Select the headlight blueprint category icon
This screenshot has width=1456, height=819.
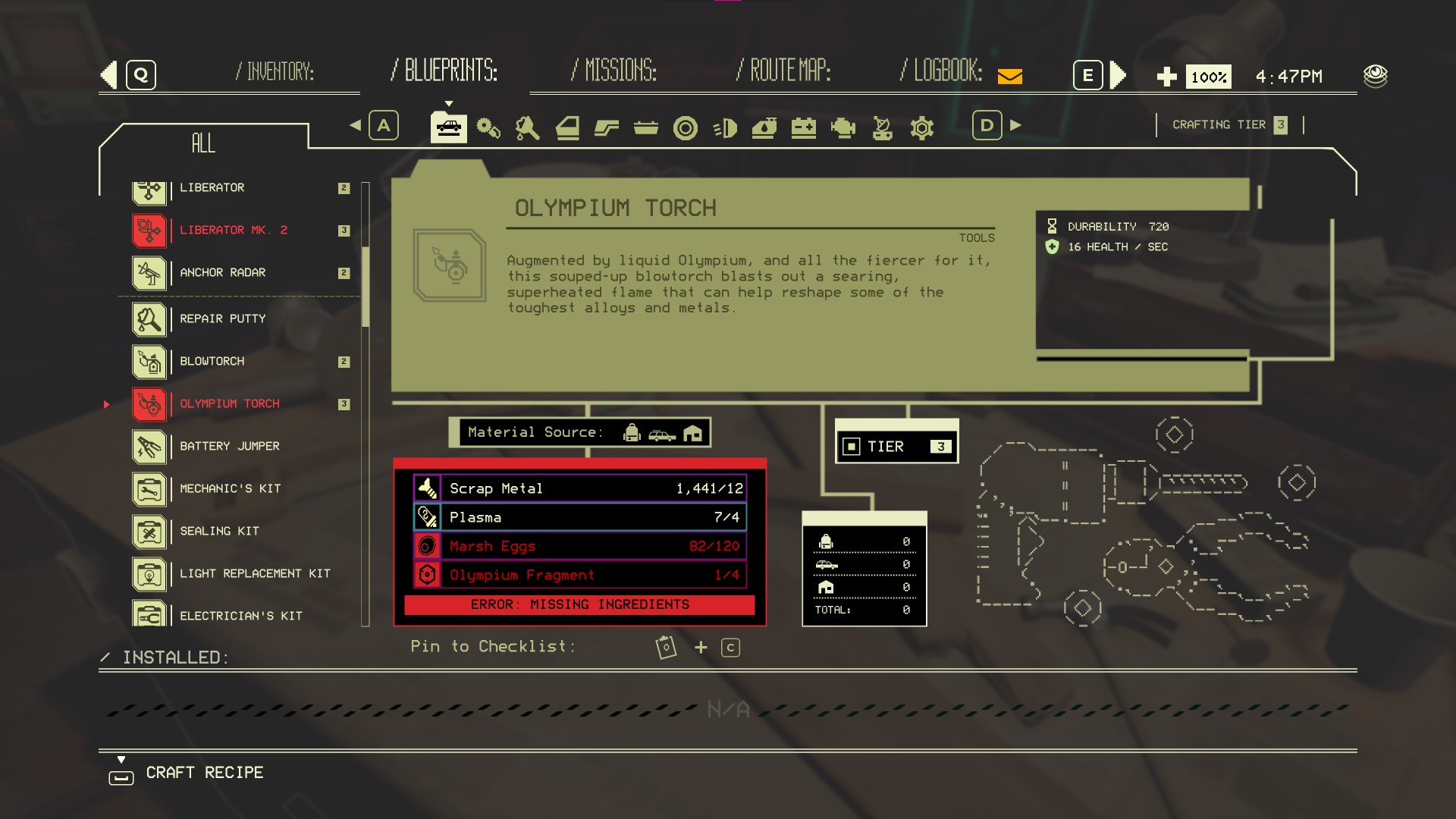click(725, 128)
